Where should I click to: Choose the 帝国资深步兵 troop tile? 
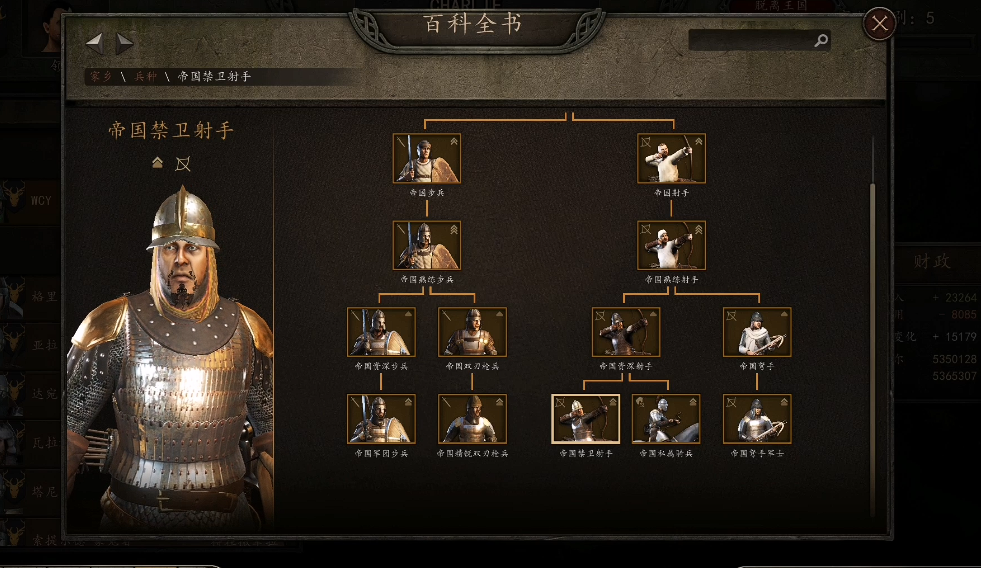point(381,332)
